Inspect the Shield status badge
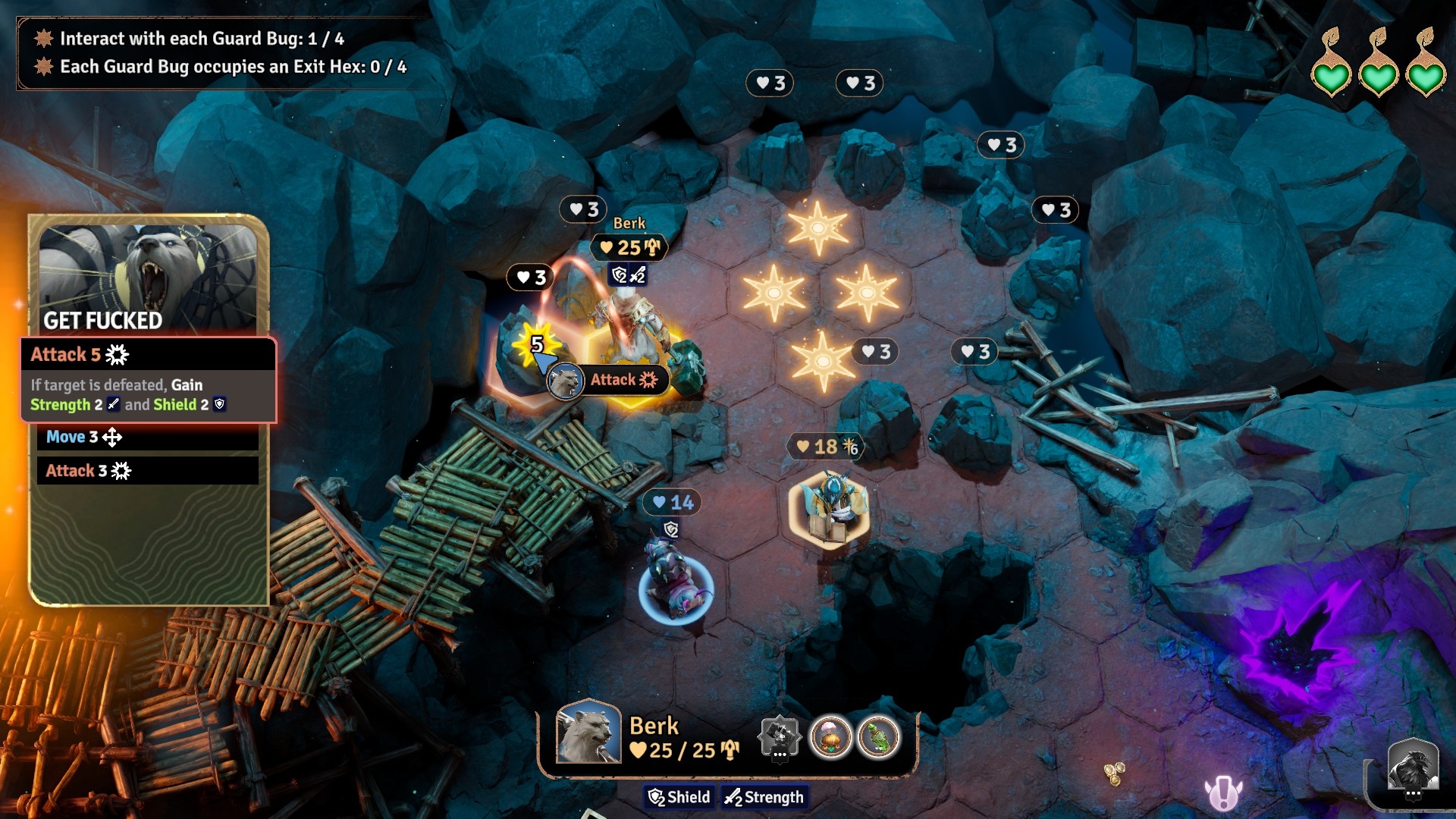Image resolution: width=1456 pixels, height=819 pixels. pyautogui.click(x=679, y=797)
